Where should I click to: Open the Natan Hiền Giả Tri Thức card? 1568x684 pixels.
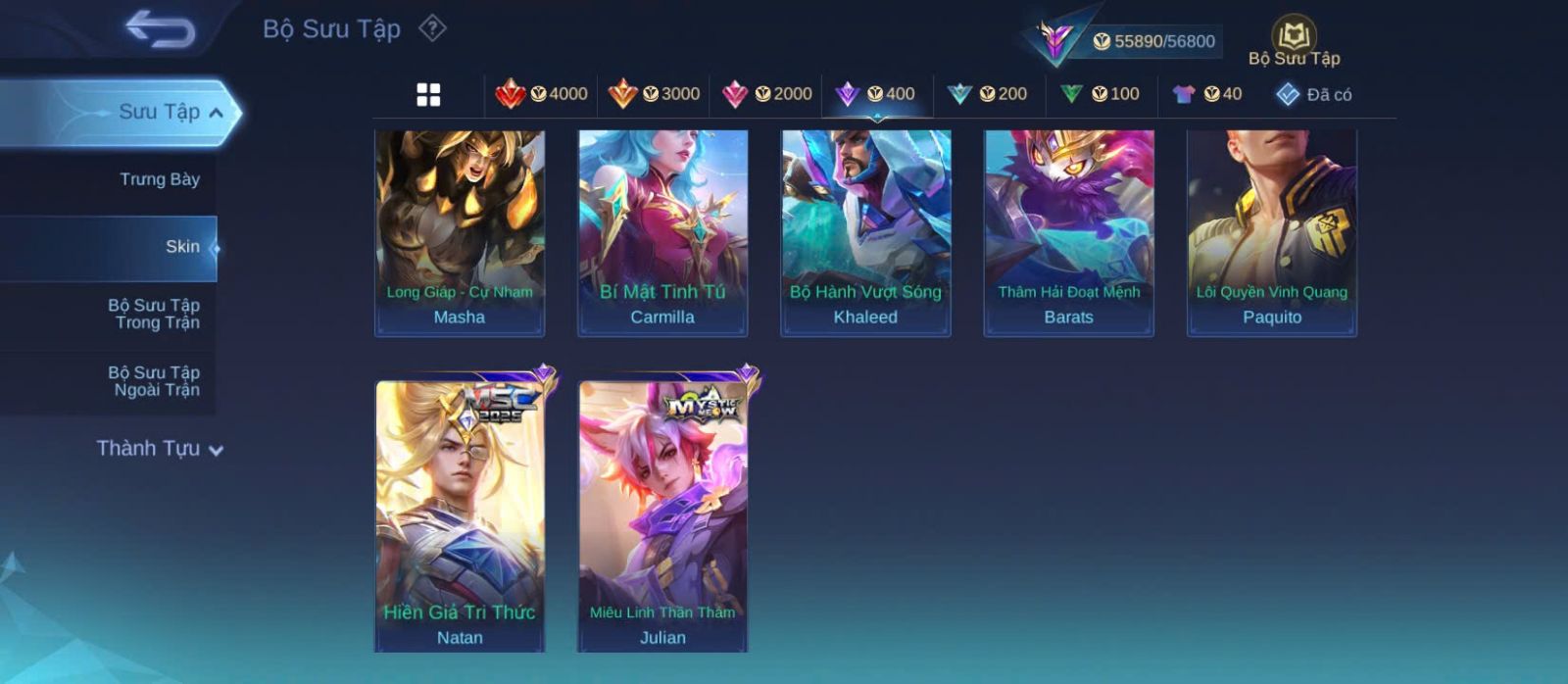460,514
